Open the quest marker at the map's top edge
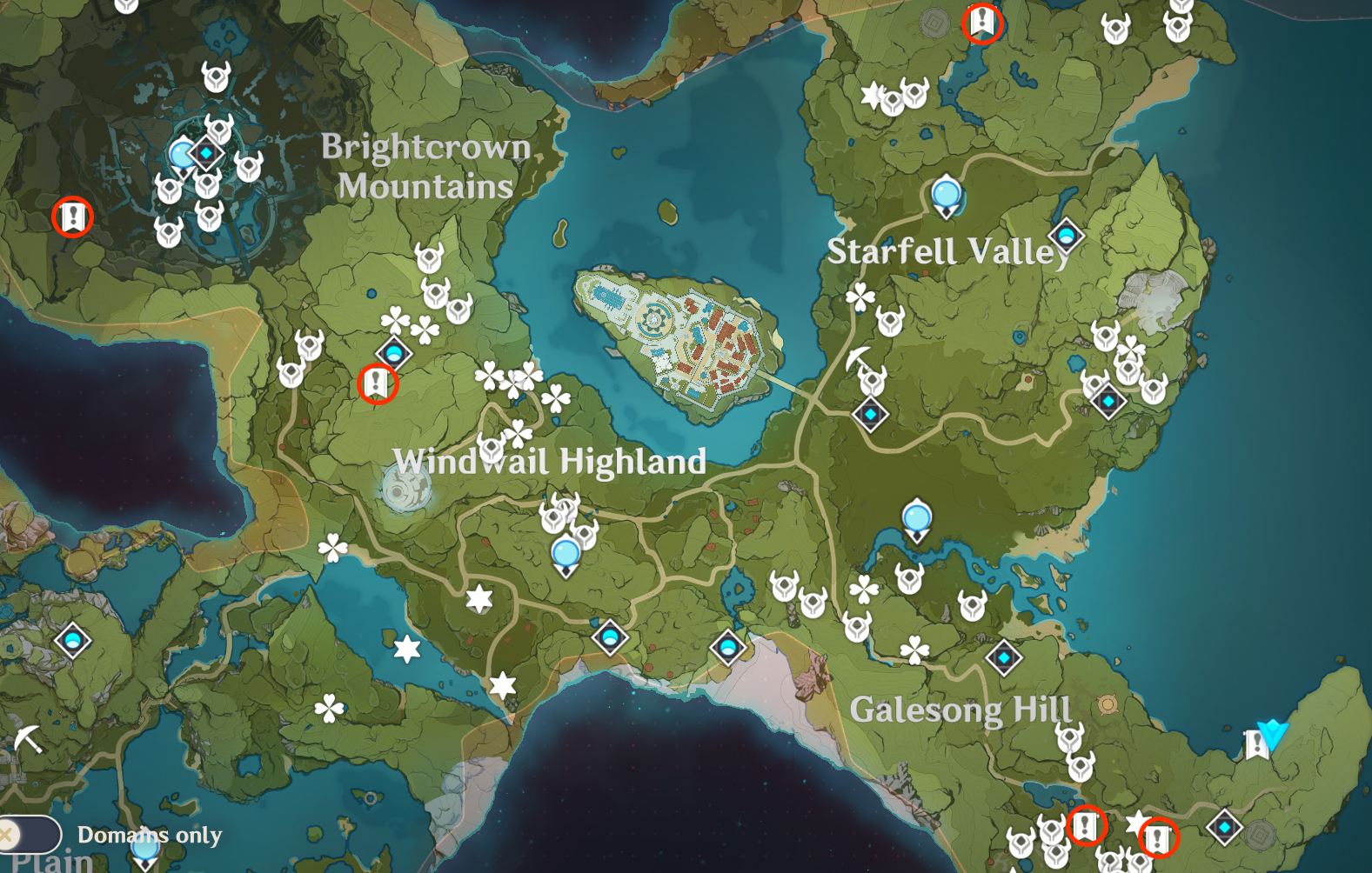 (x=982, y=22)
